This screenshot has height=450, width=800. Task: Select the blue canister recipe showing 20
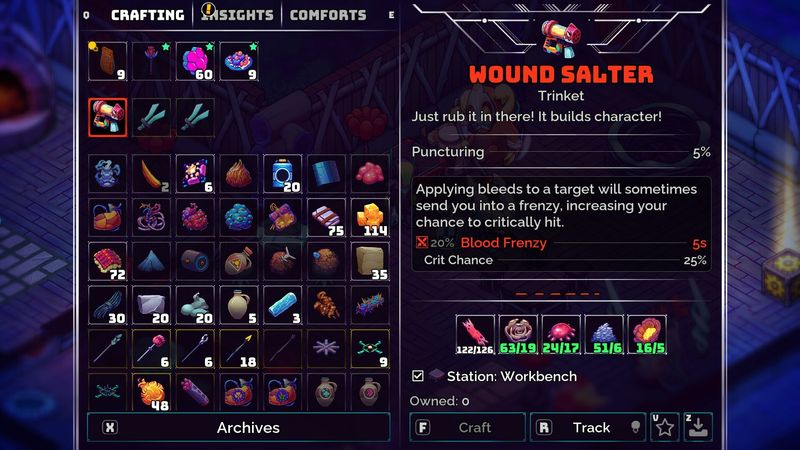coord(283,173)
